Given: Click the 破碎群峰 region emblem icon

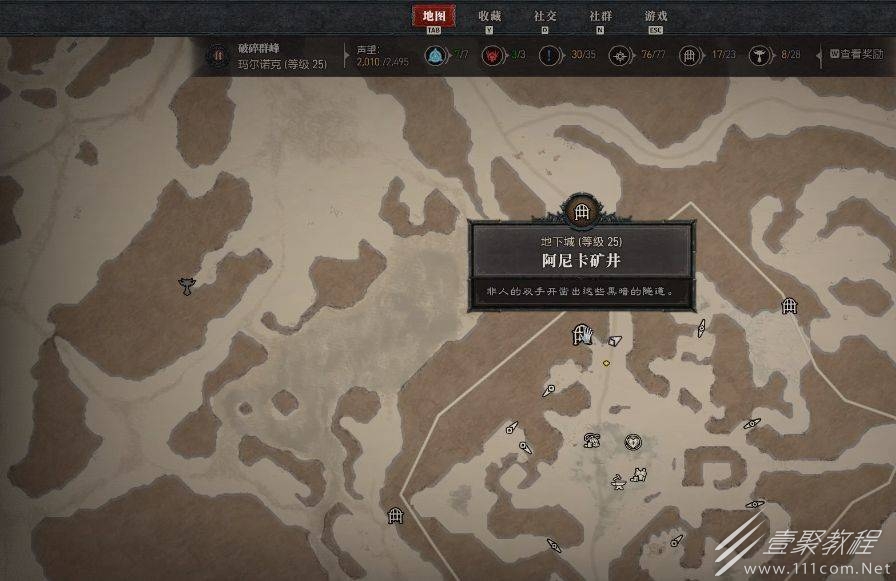Looking at the screenshot, I should 218,55.
